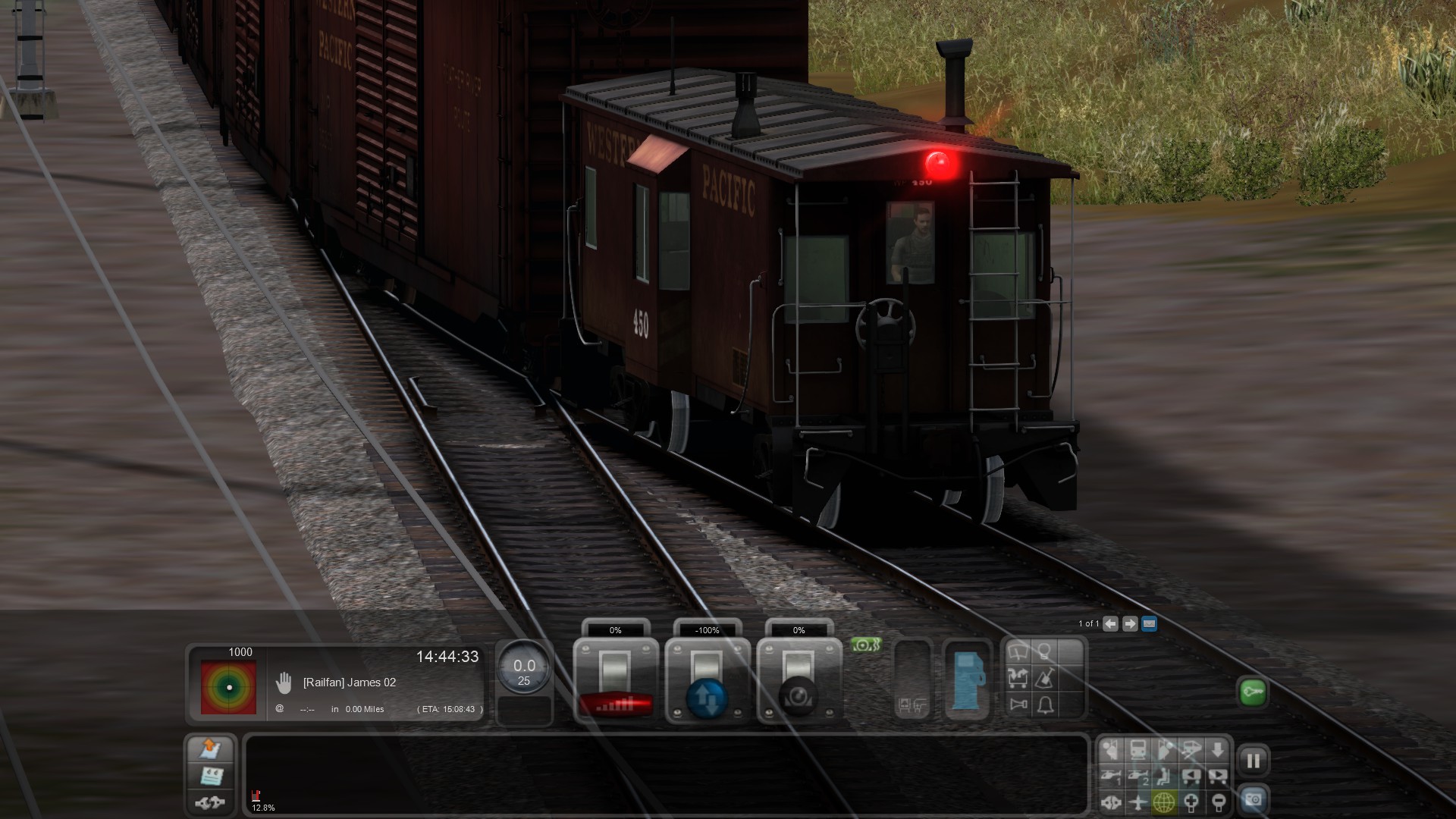Switch to helicopter camera view 1
Image resolution: width=1456 pixels, height=819 pixels.
coord(1111,777)
